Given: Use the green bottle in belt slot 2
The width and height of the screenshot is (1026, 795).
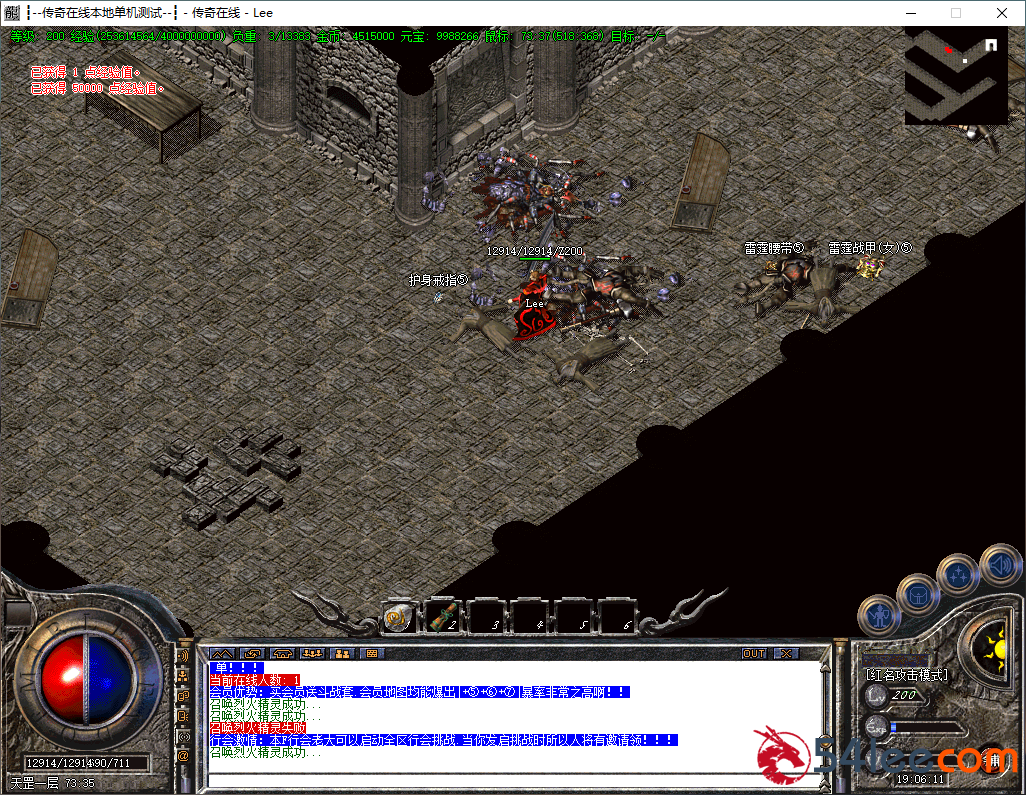Looking at the screenshot, I should 443,618.
